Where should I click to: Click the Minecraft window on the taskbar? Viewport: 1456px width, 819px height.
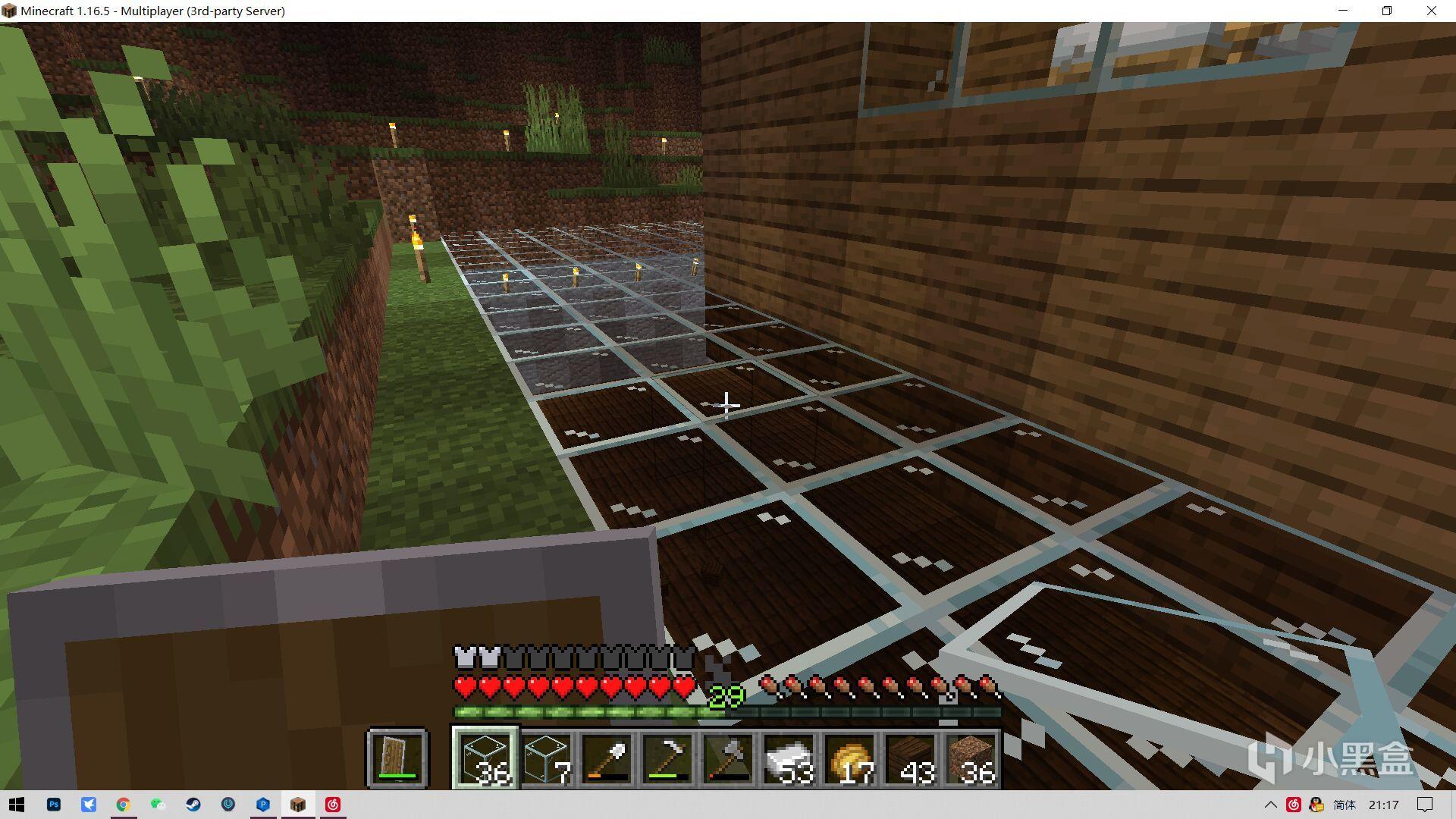(298, 805)
